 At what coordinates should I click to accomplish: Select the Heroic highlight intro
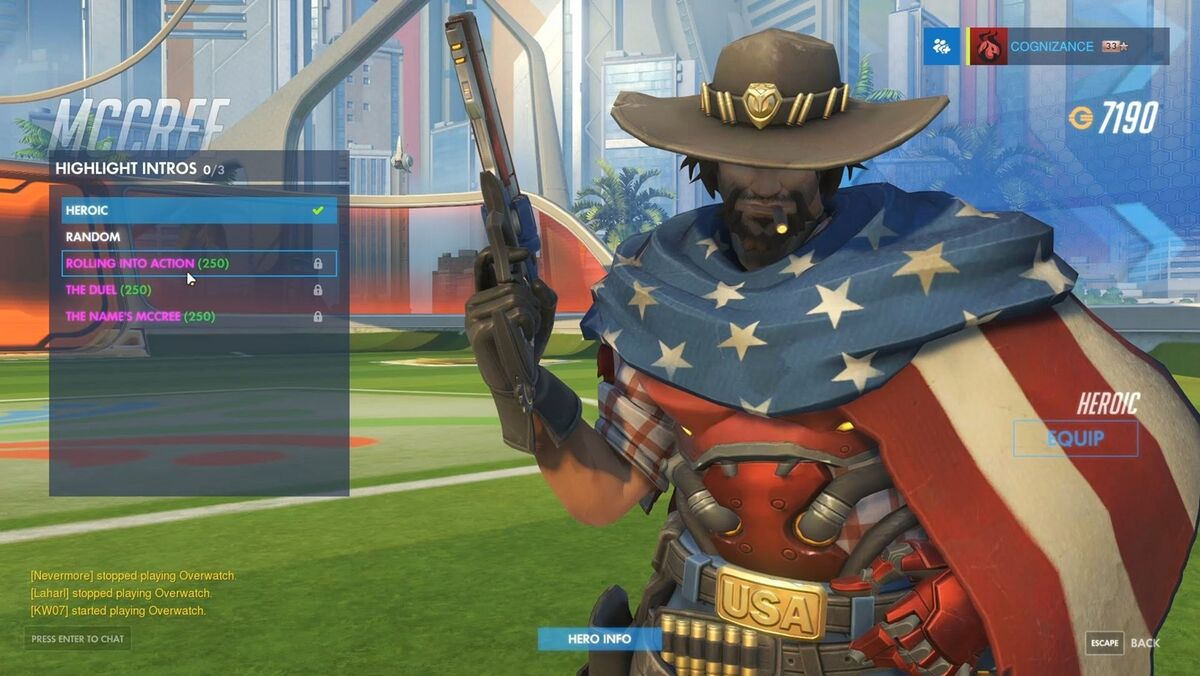(199, 211)
